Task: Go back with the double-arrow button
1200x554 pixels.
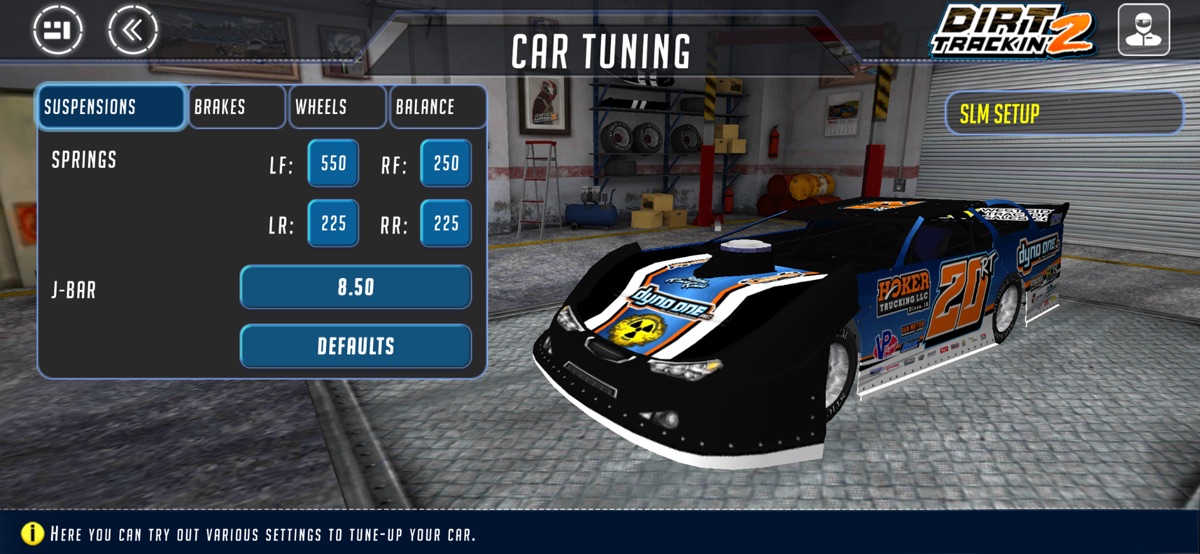Action: click(133, 29)
